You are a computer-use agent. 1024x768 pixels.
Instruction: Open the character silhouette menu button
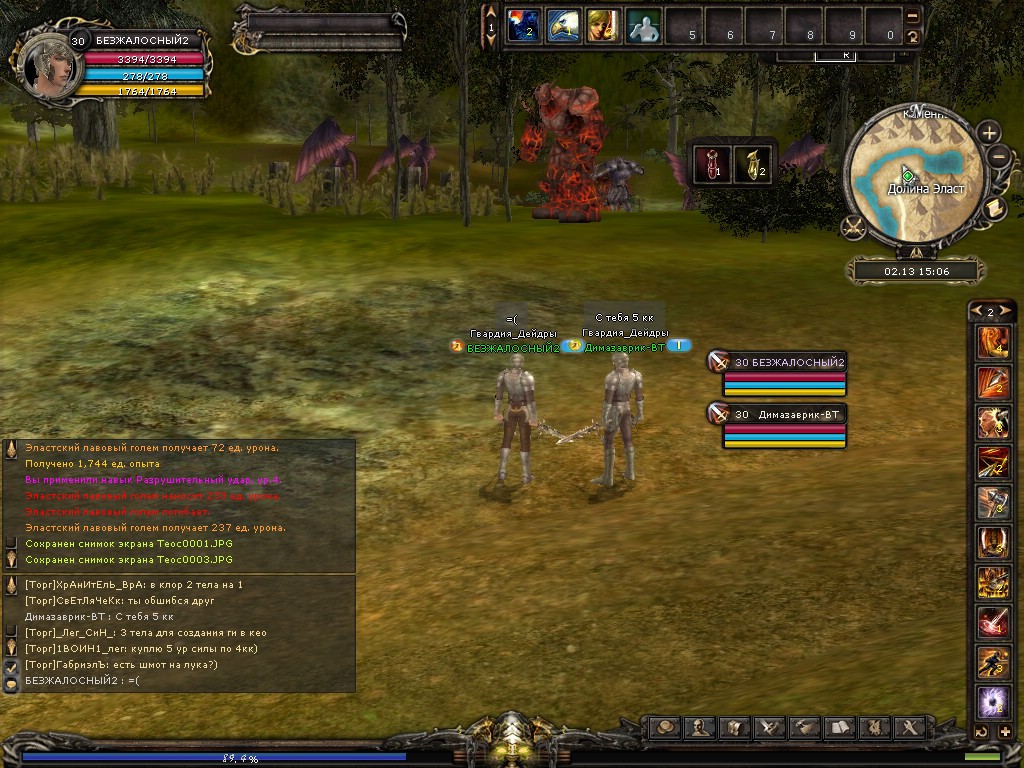[x=701, y=726]
